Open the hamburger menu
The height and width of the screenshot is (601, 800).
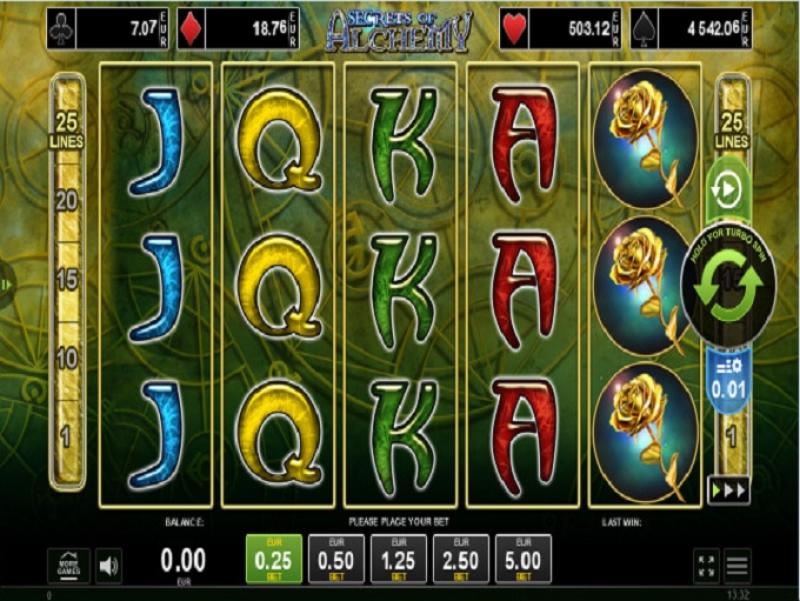[737, 566]
